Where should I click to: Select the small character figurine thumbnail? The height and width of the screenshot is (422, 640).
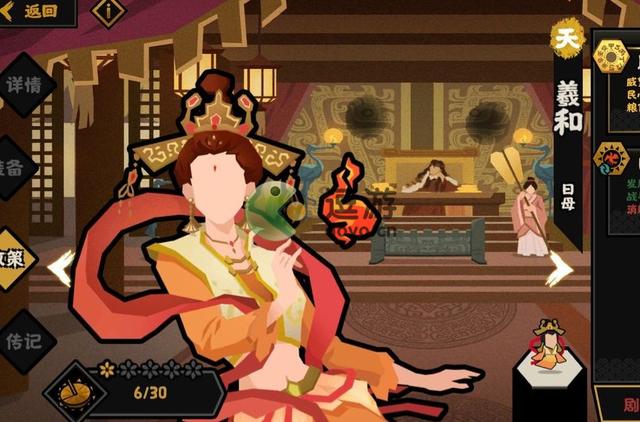[x=547, y=346]
